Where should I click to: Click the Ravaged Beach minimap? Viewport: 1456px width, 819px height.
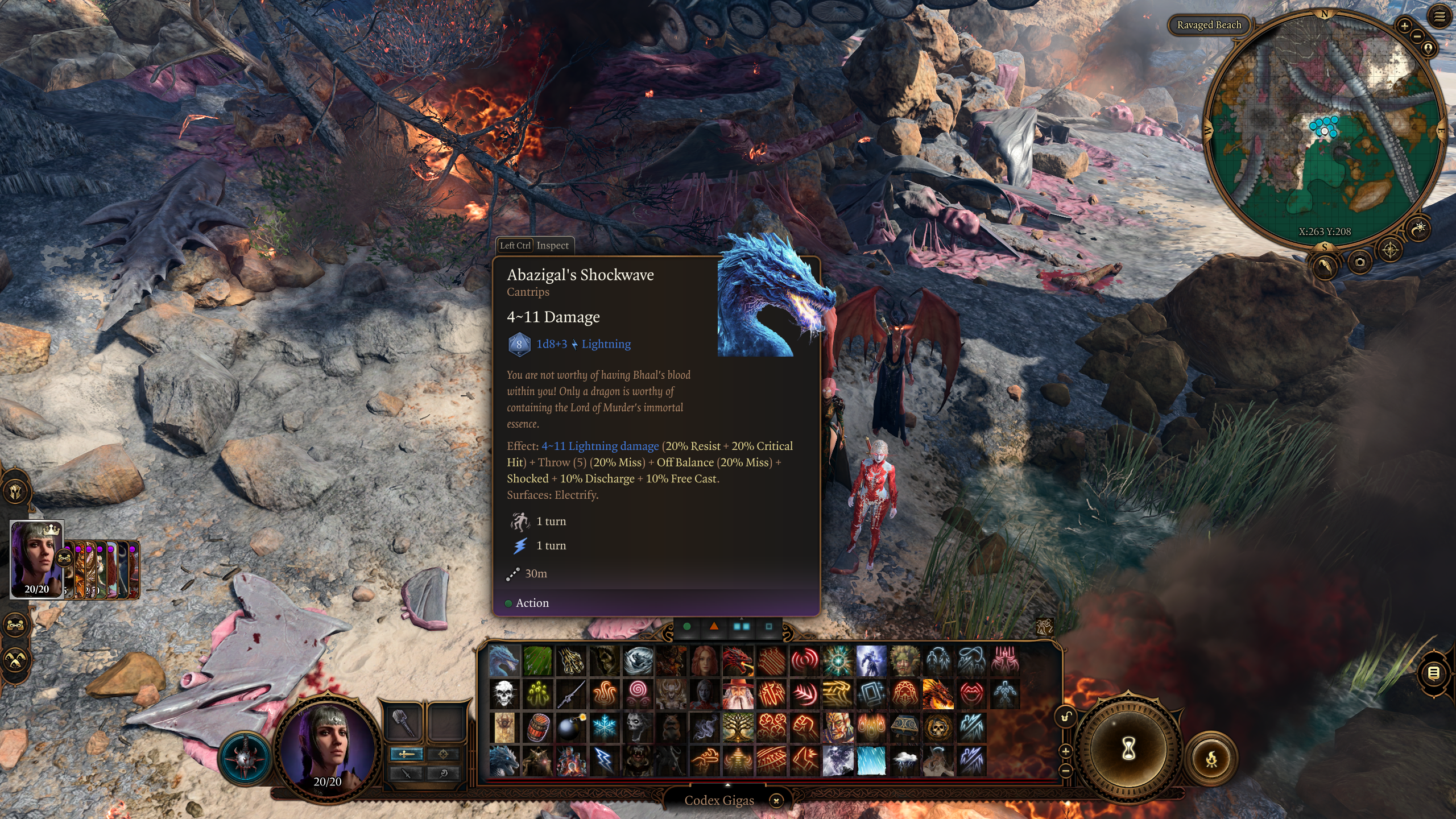click(1325, 131)
